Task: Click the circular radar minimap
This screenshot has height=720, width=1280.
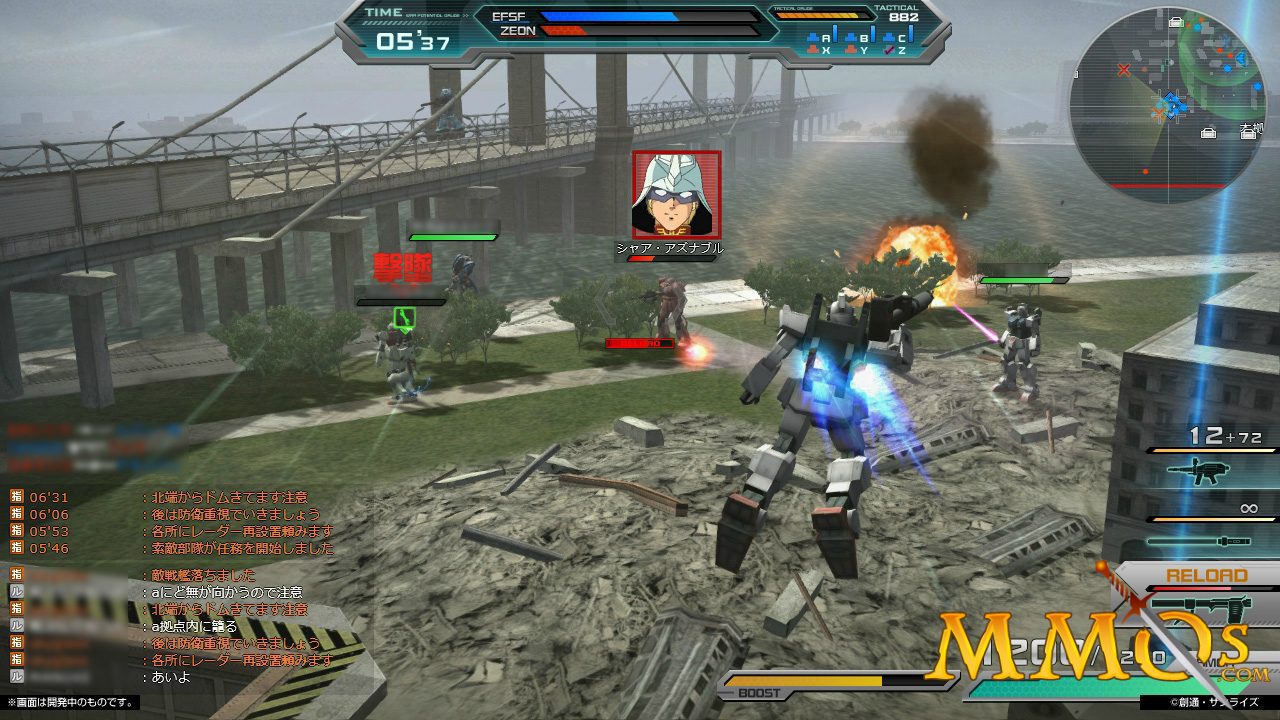Action: [1167, 105]
